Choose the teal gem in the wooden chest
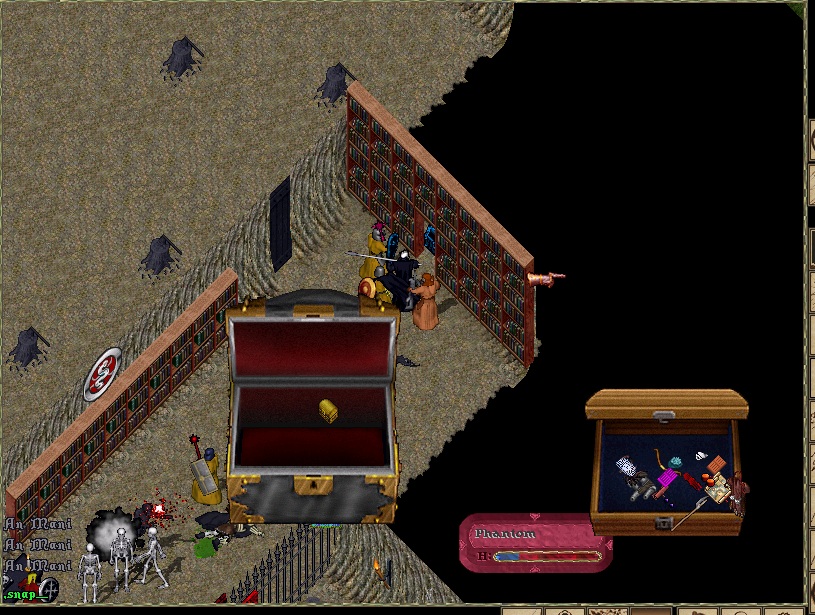The width and height of the screenshot is (815, 615). click(x=676, y=462)
